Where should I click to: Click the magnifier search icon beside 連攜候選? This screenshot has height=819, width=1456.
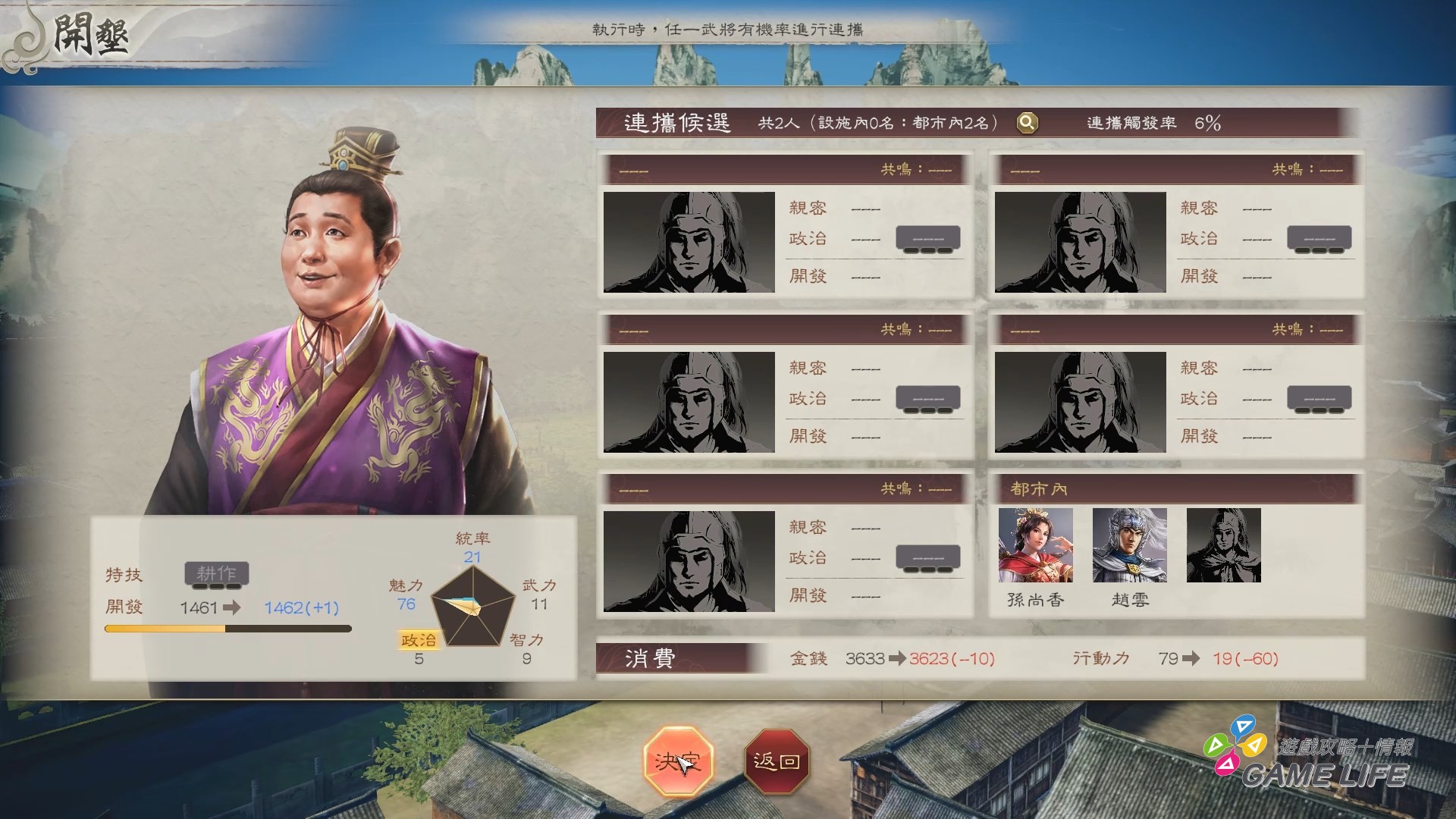[x=1027, y=123]
